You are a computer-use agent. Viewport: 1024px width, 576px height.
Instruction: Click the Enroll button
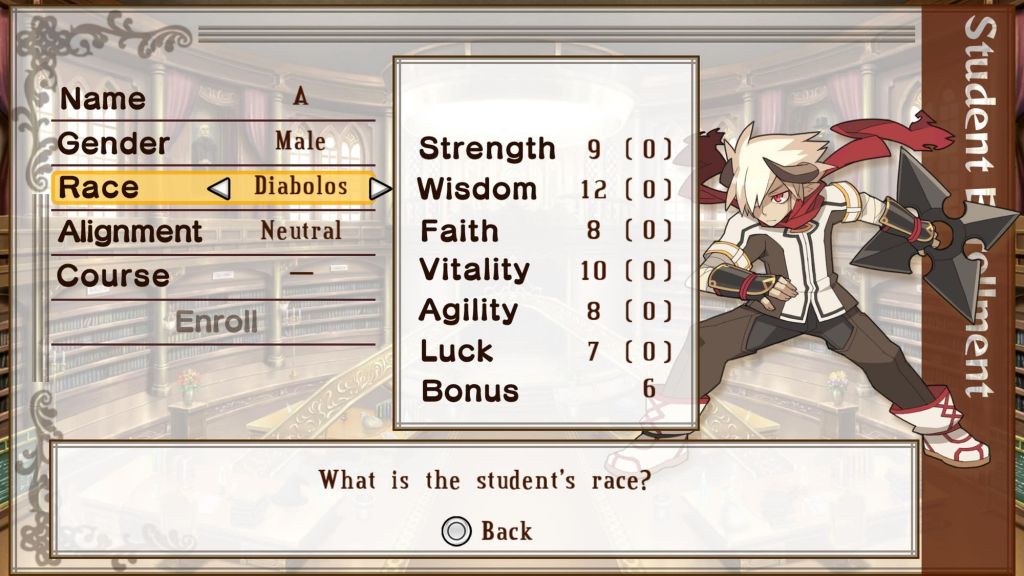click(x=216, y=322)
